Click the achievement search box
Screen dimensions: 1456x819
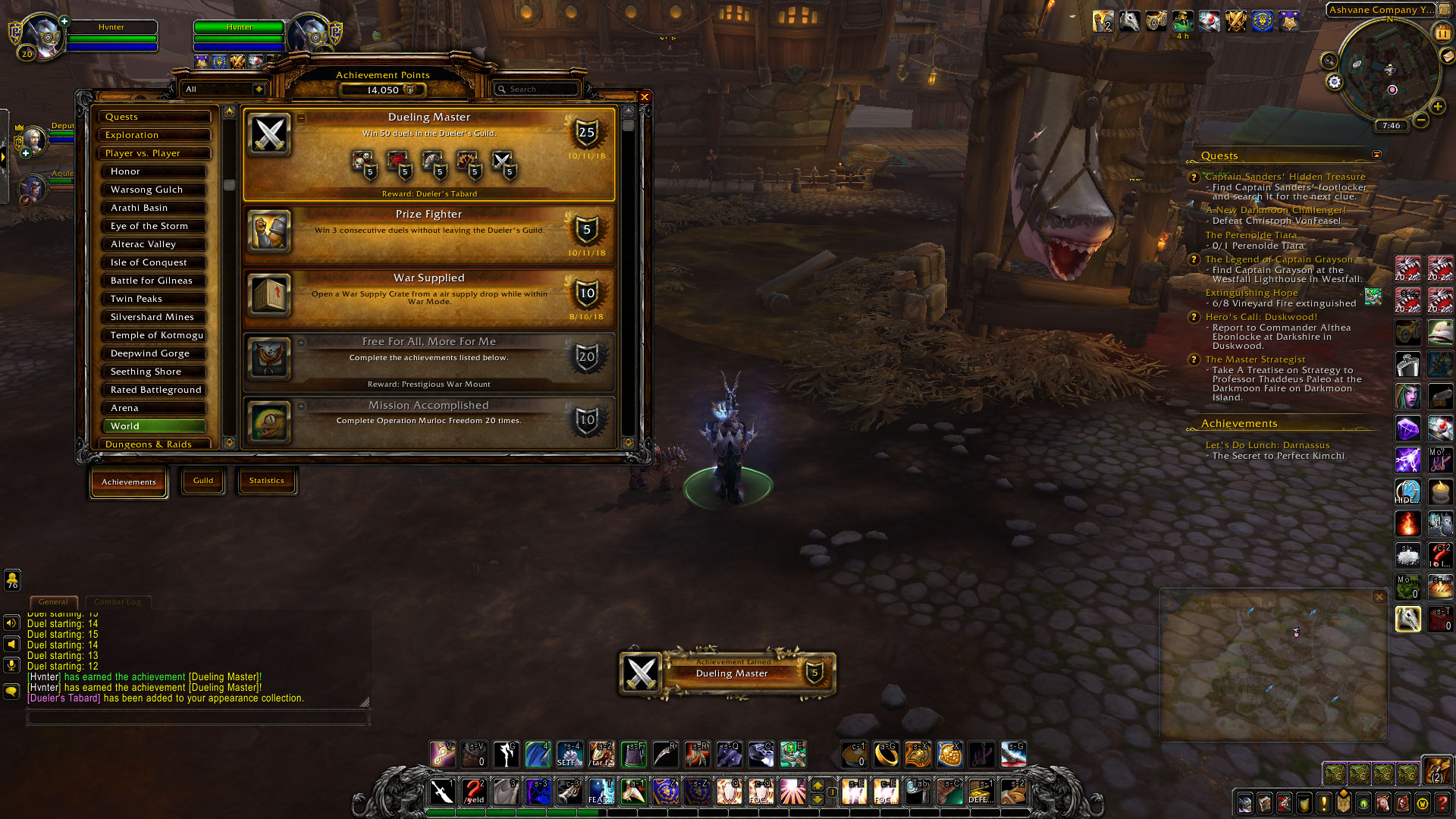[537, 89]
